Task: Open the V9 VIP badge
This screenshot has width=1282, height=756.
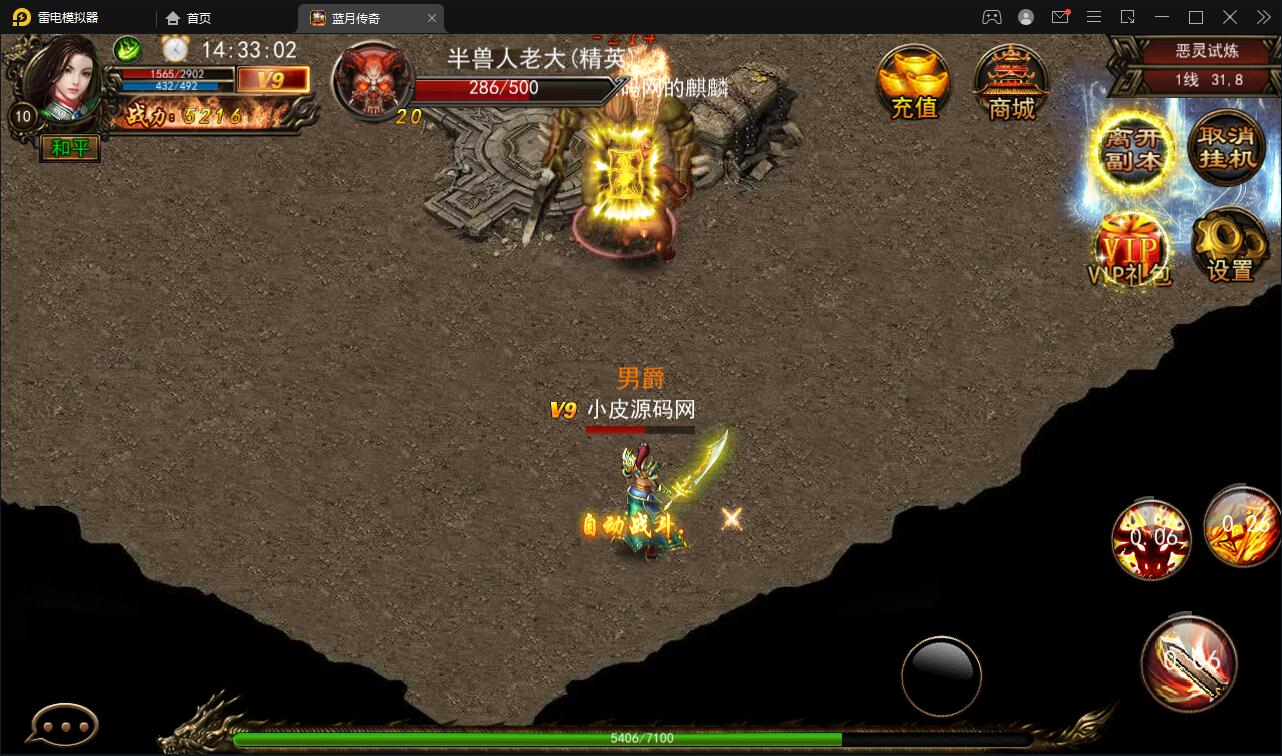Action: 273,78
